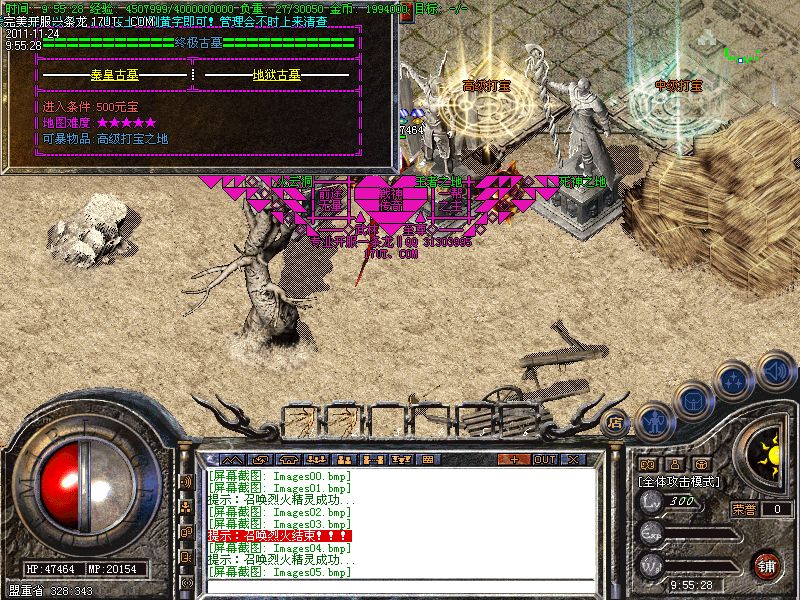Click the orange plus button above chat
Image resolution: width=800 pixels, height=600 pixels.
click(514, 460)
